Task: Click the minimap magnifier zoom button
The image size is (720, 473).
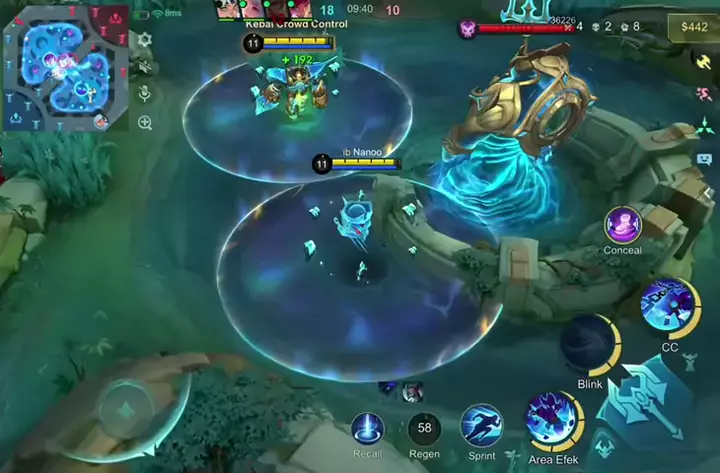Action: pyautogui.click(x=145, y=122)
